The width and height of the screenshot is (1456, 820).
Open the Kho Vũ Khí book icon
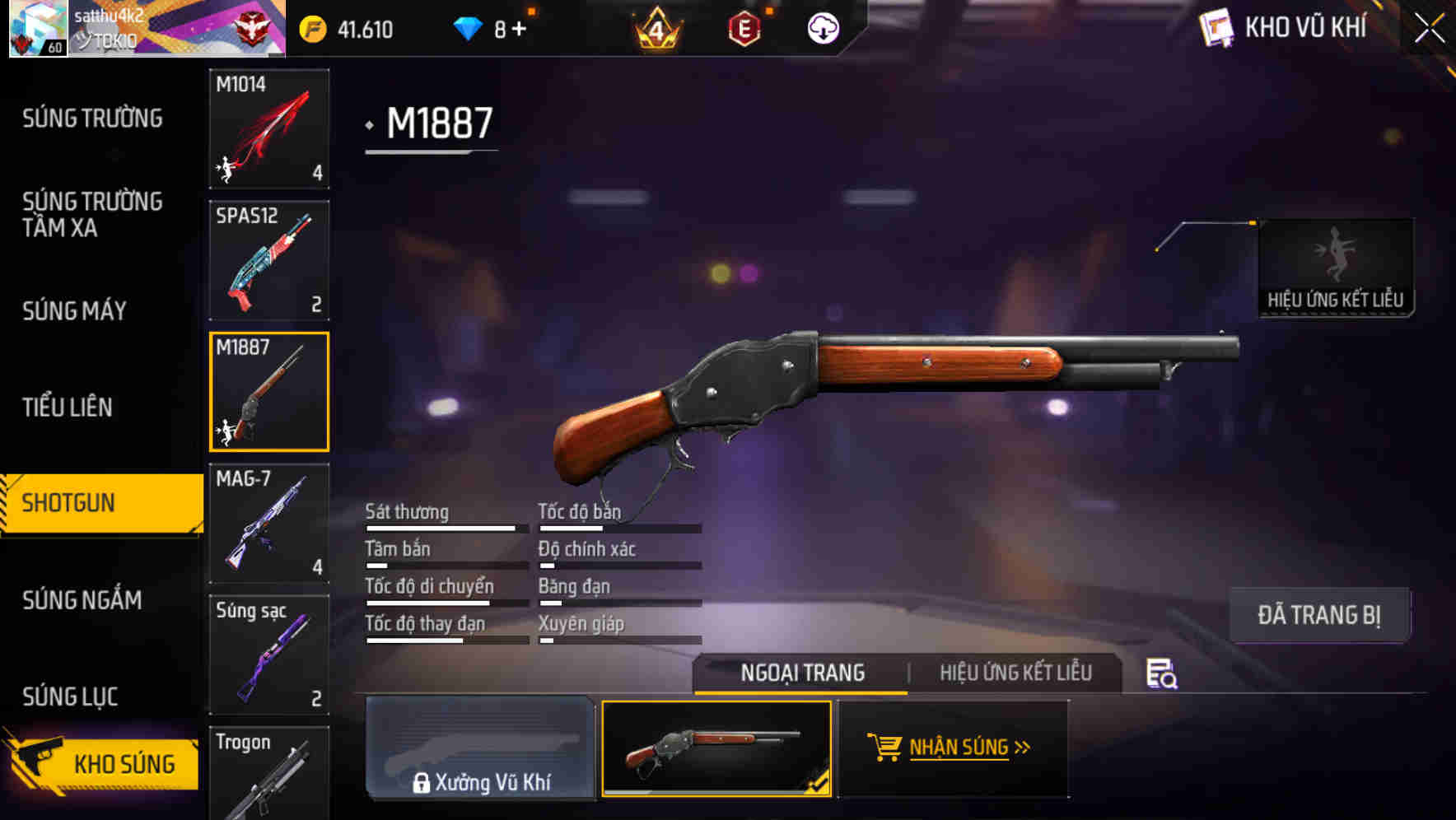(x=1216, y=28)
